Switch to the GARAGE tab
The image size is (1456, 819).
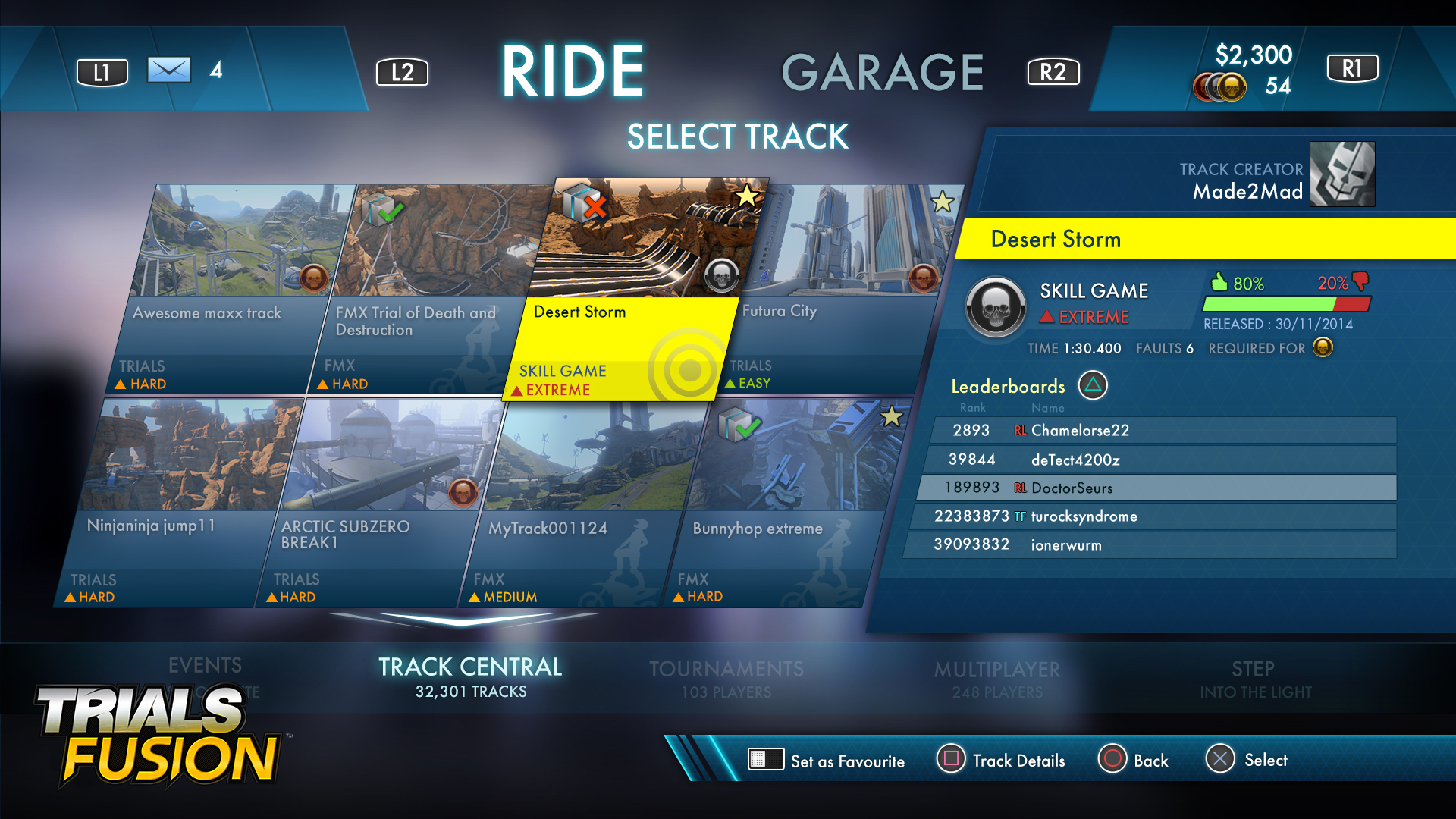click(x=884, y=72)
